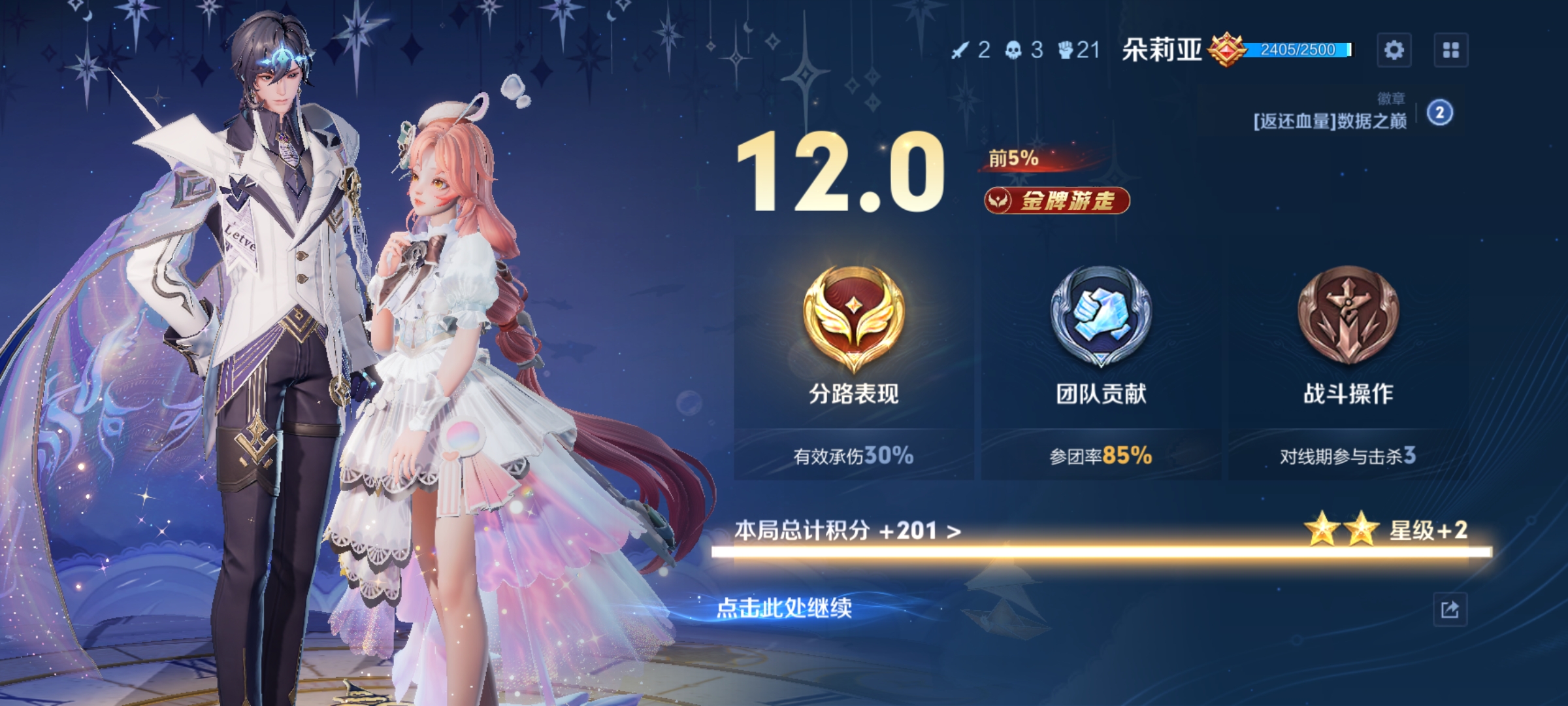Open the 徽章 badge counter showing 2
Image resolution: width=1568 pixels, height=706 pixels.
point(1439,113)
